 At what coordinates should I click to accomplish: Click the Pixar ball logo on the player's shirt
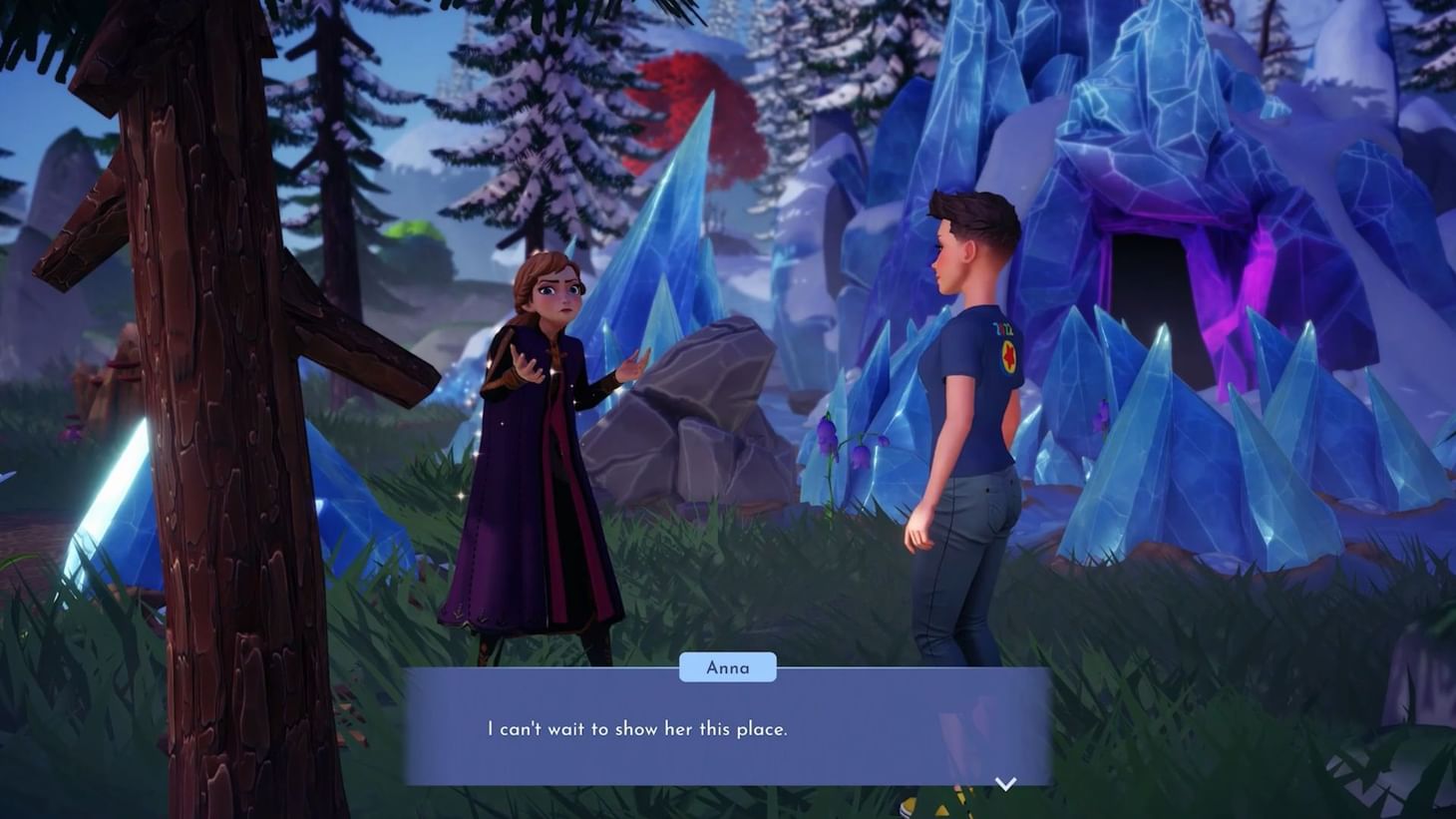(1010, 356)
